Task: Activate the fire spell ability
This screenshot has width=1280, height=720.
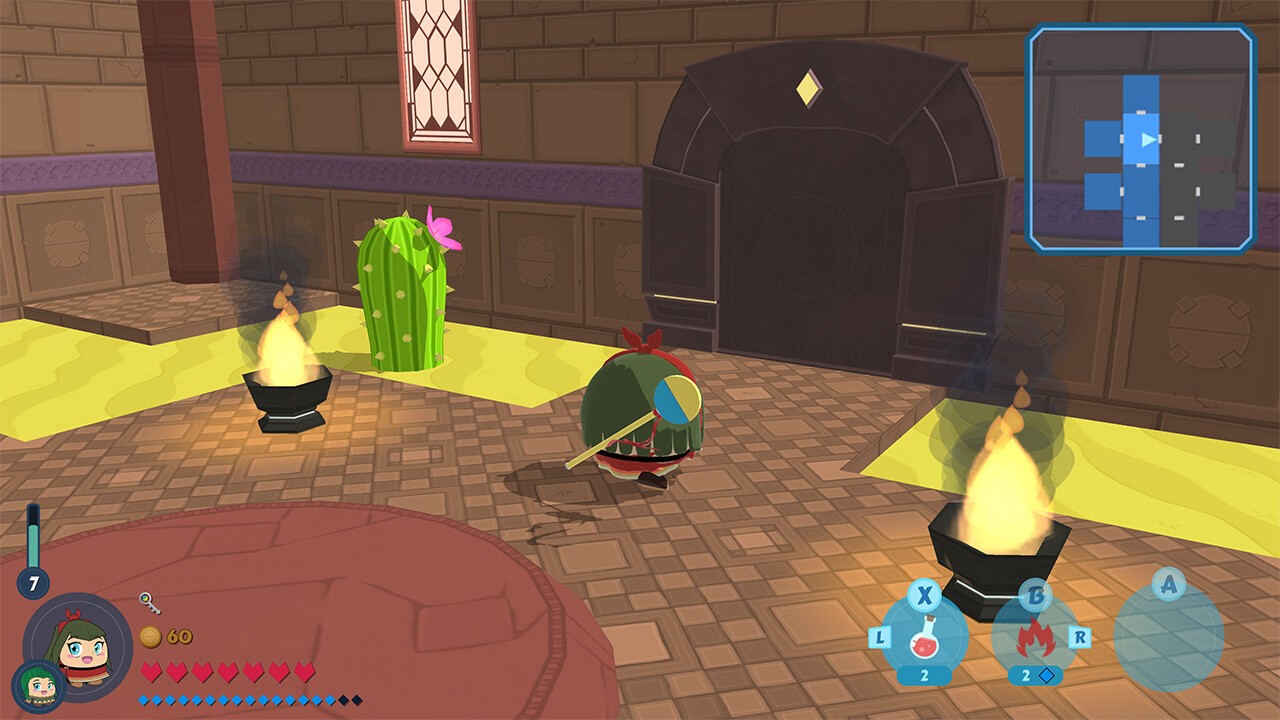Action: [1034, 636]
